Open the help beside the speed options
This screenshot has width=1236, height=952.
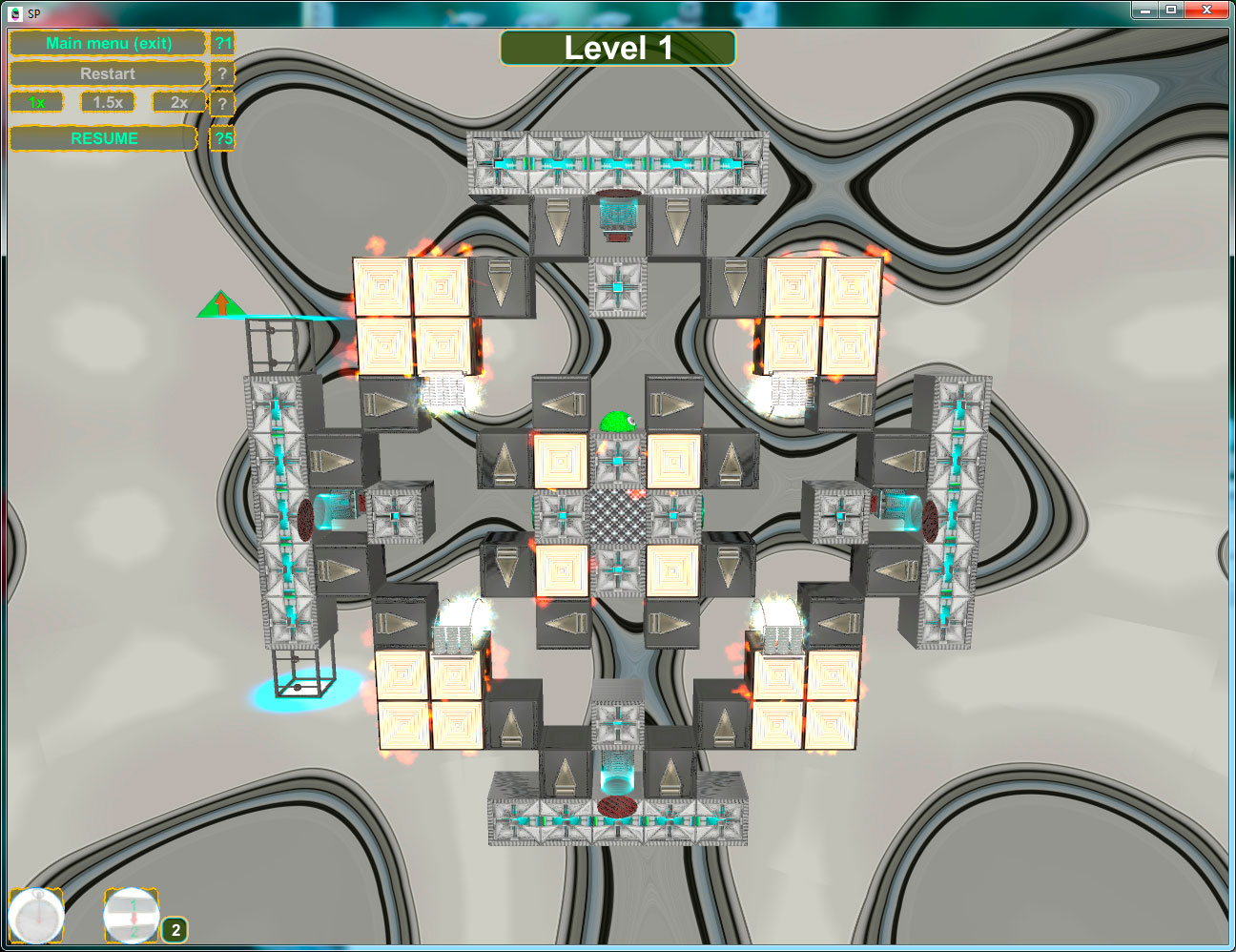click(x=222, y=103)
